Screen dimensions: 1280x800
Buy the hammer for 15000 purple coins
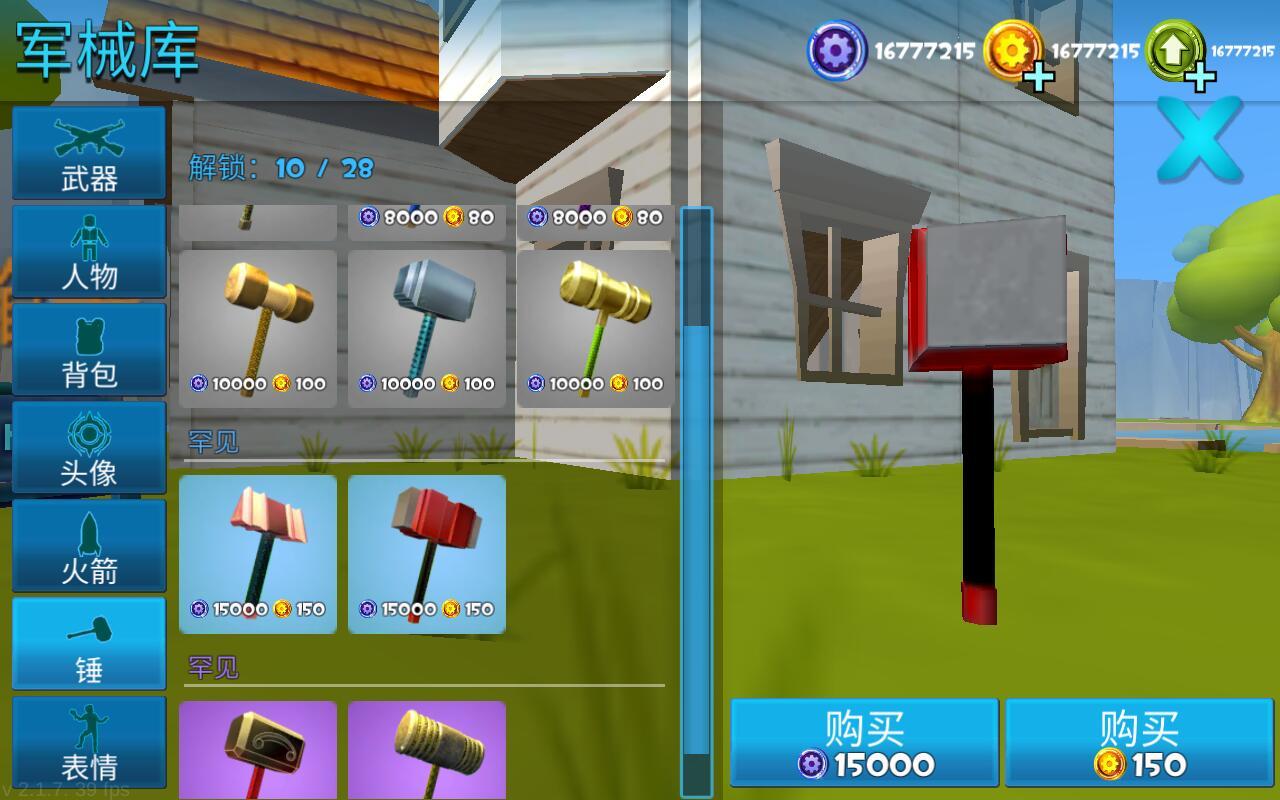pyautogui.click(x=865, y=742)
